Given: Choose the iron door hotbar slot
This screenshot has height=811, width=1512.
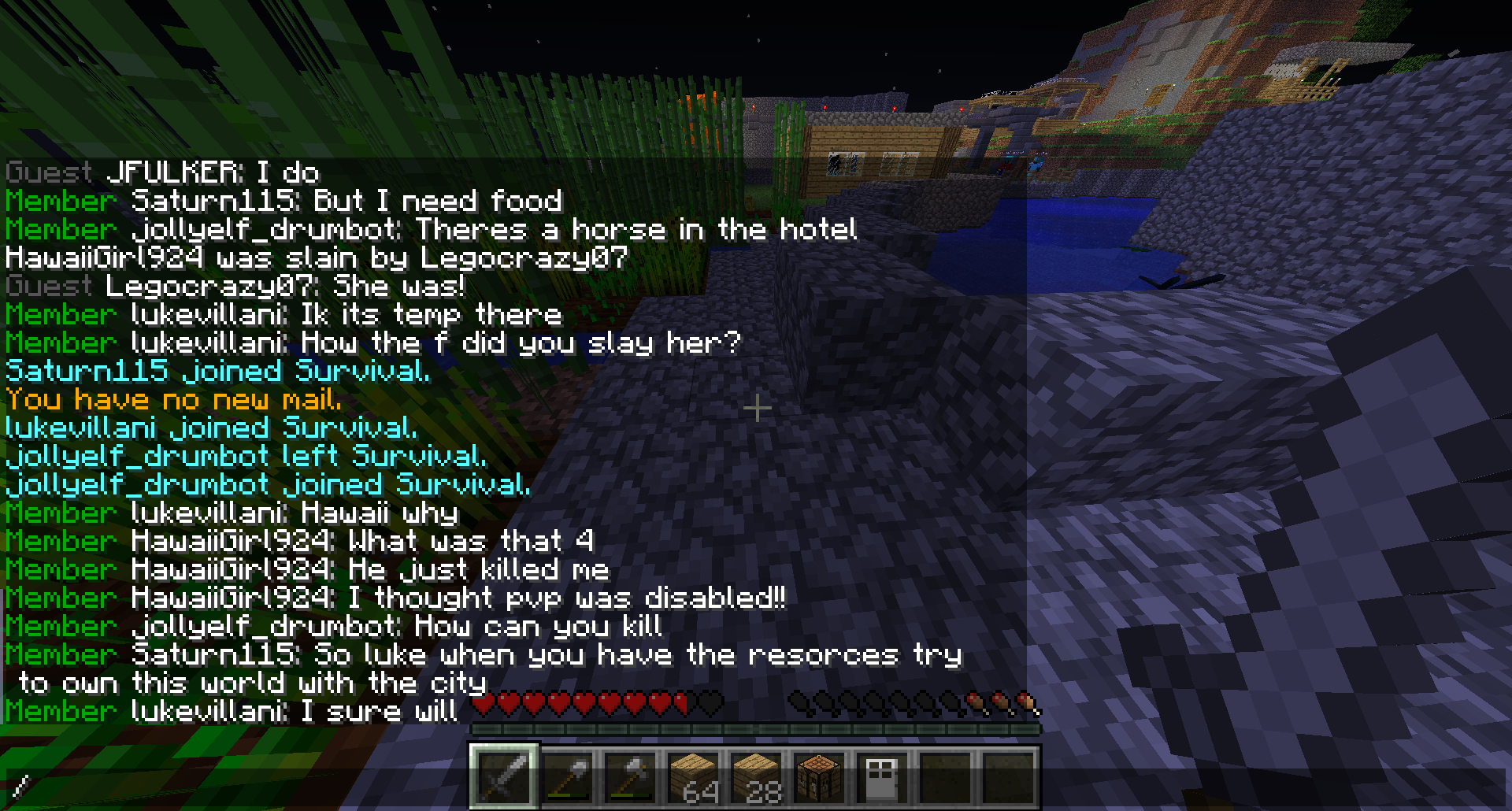Looking at the screenshot, I should point(882,776).
